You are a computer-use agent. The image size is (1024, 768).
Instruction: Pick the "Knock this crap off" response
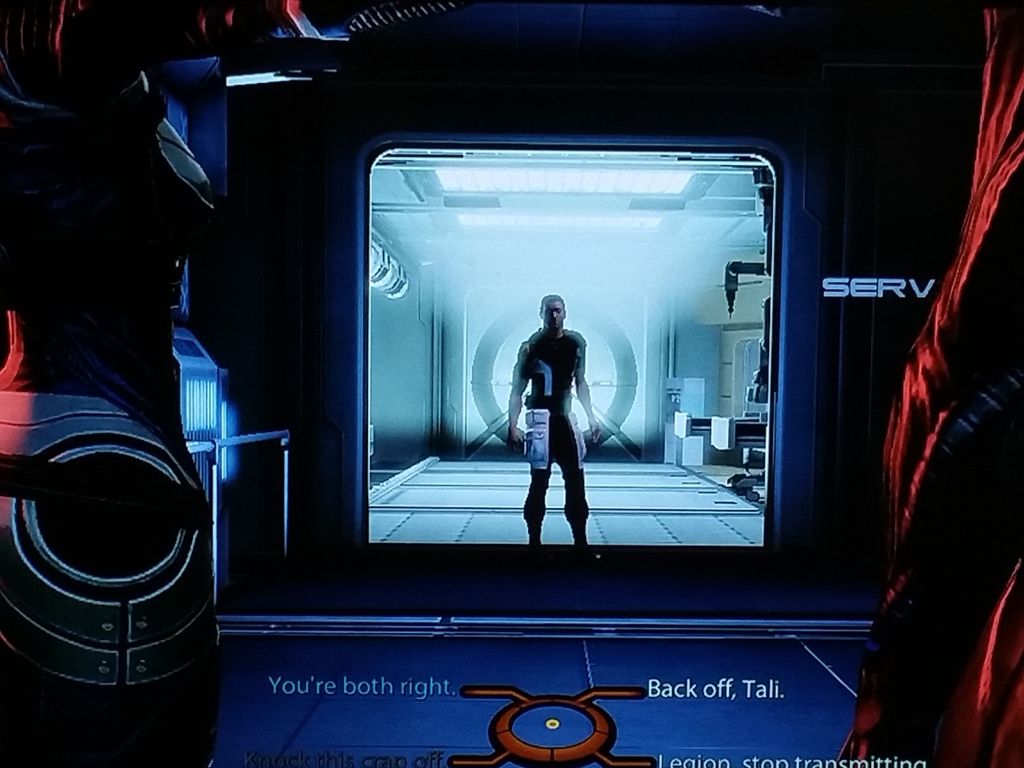coord(345,759)
